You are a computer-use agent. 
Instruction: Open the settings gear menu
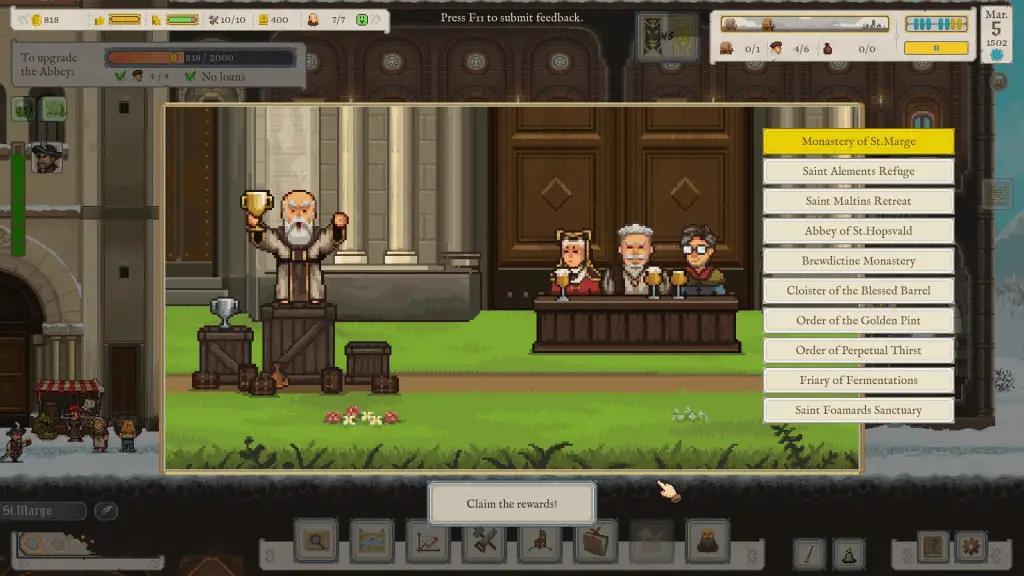tap(969, 547)
